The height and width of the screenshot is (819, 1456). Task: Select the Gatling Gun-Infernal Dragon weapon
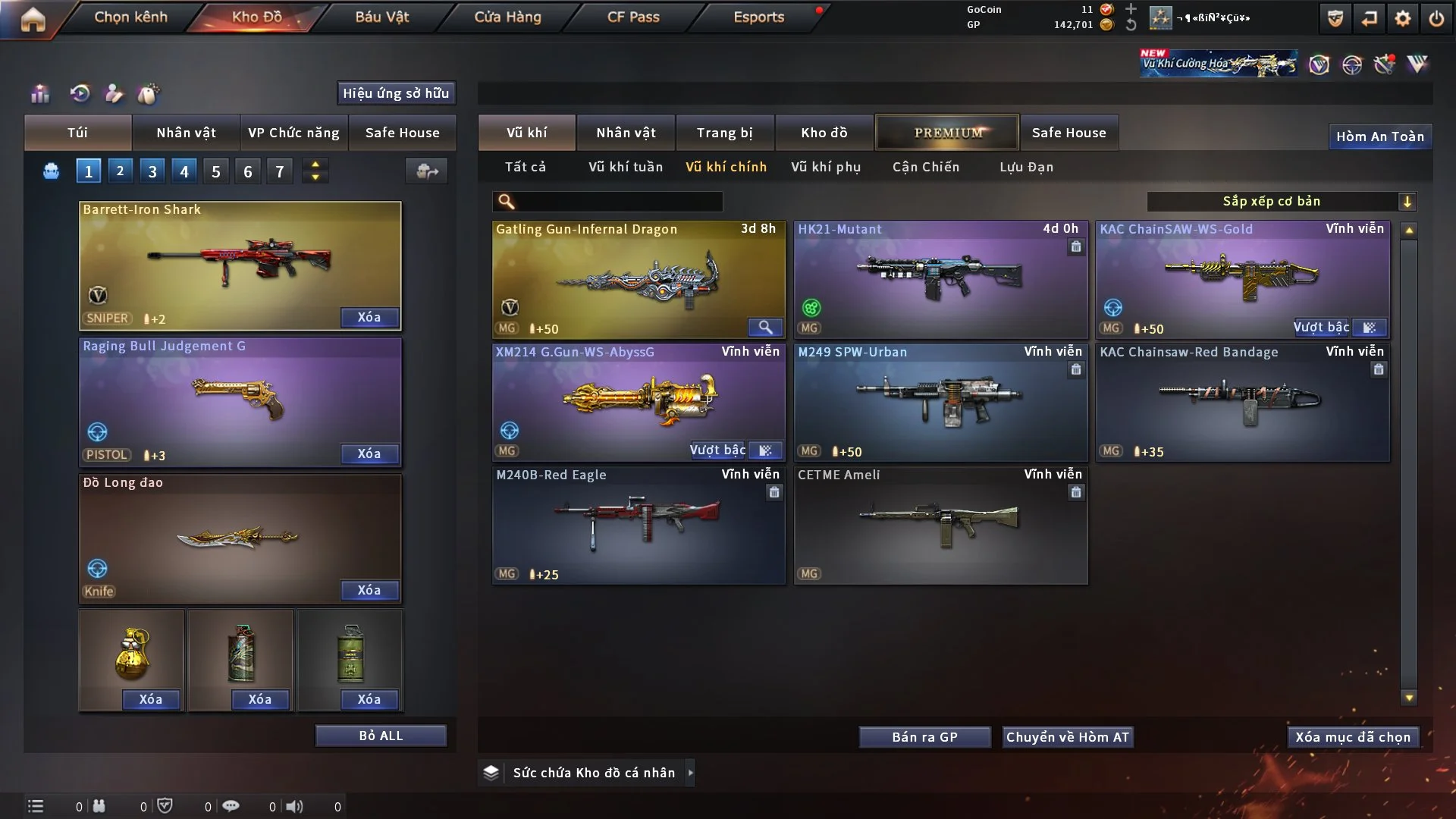point(638,279)
